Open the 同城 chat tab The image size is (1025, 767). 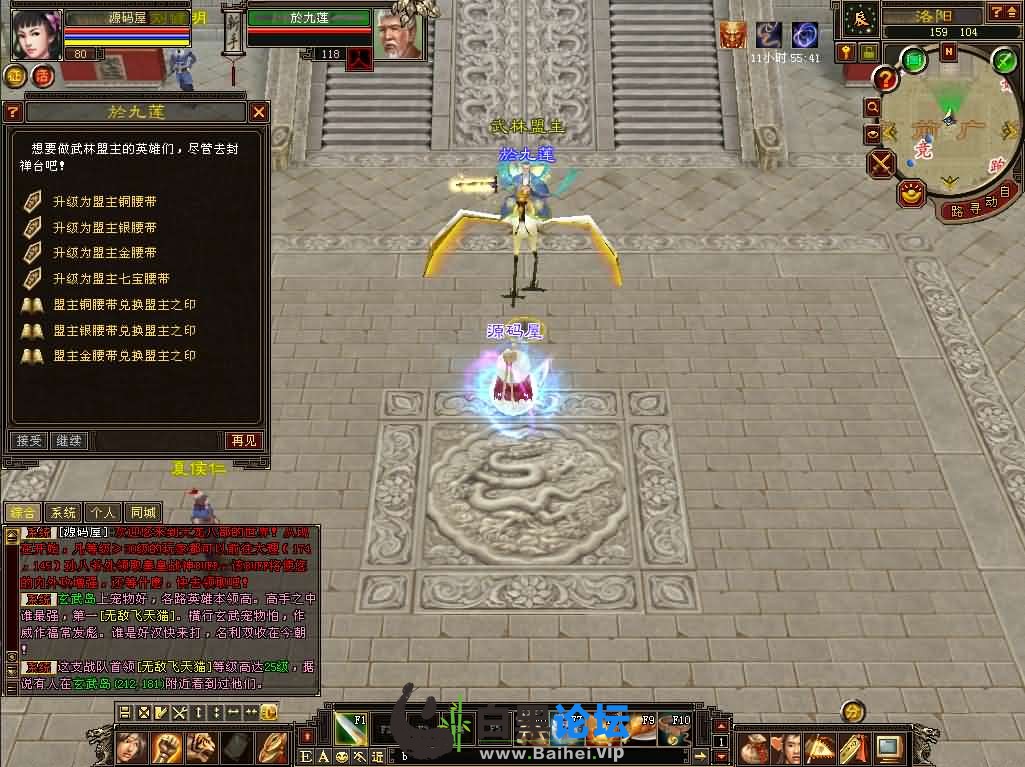pyautogui.click(x=145, y=513)
